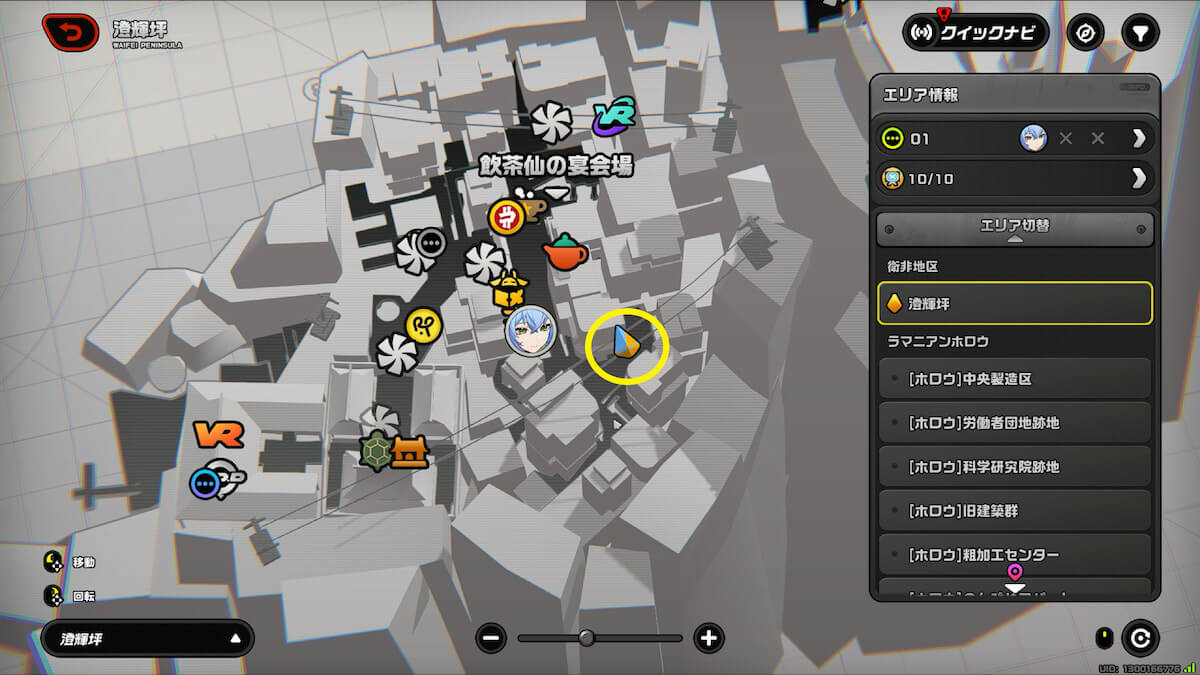Switch to [ホロウ]科学研究院跡地
This screenshot has width=1200, height=675.
point(1014,467)
